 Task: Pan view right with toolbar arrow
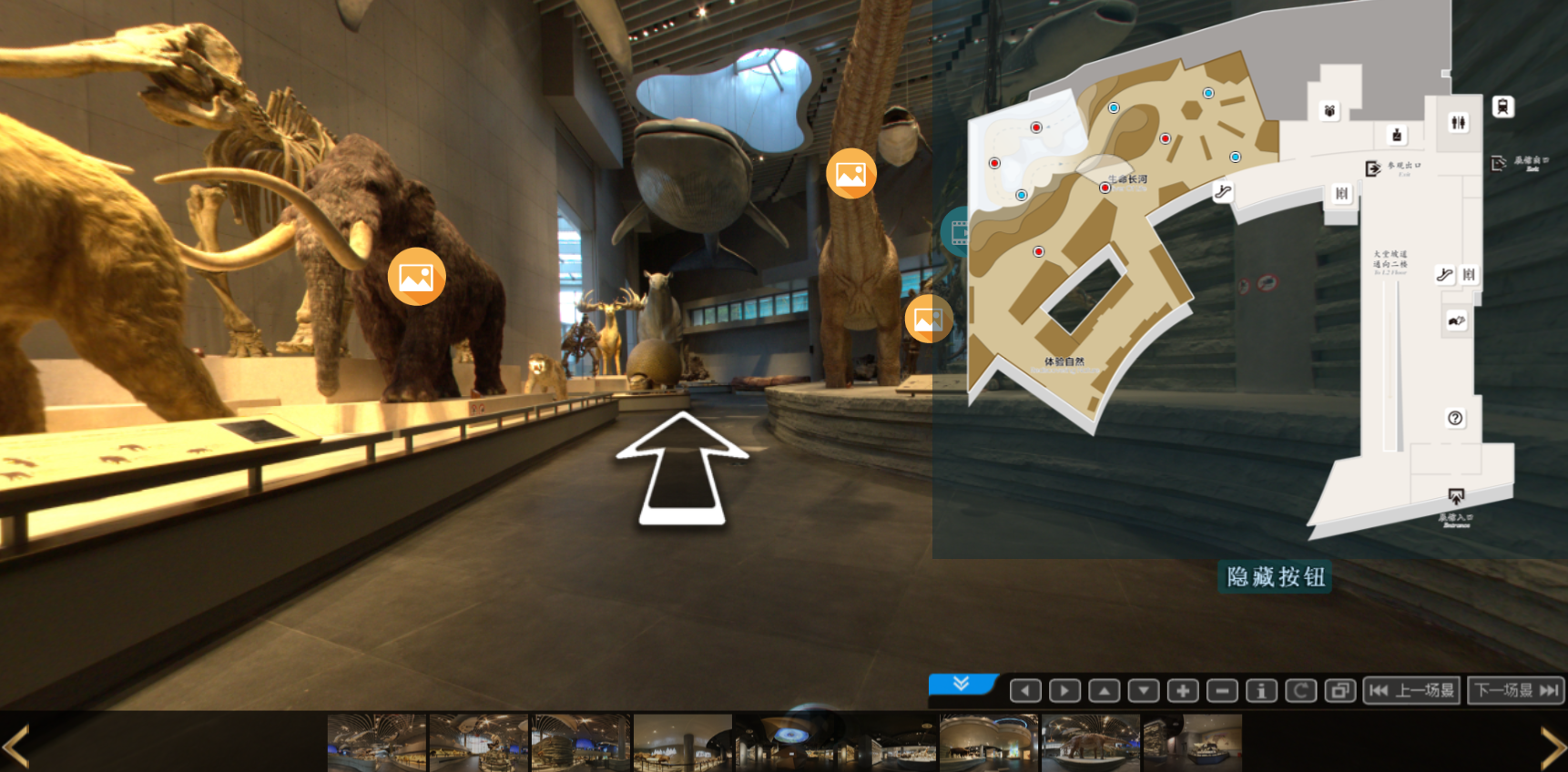(x=1064, y=691)
